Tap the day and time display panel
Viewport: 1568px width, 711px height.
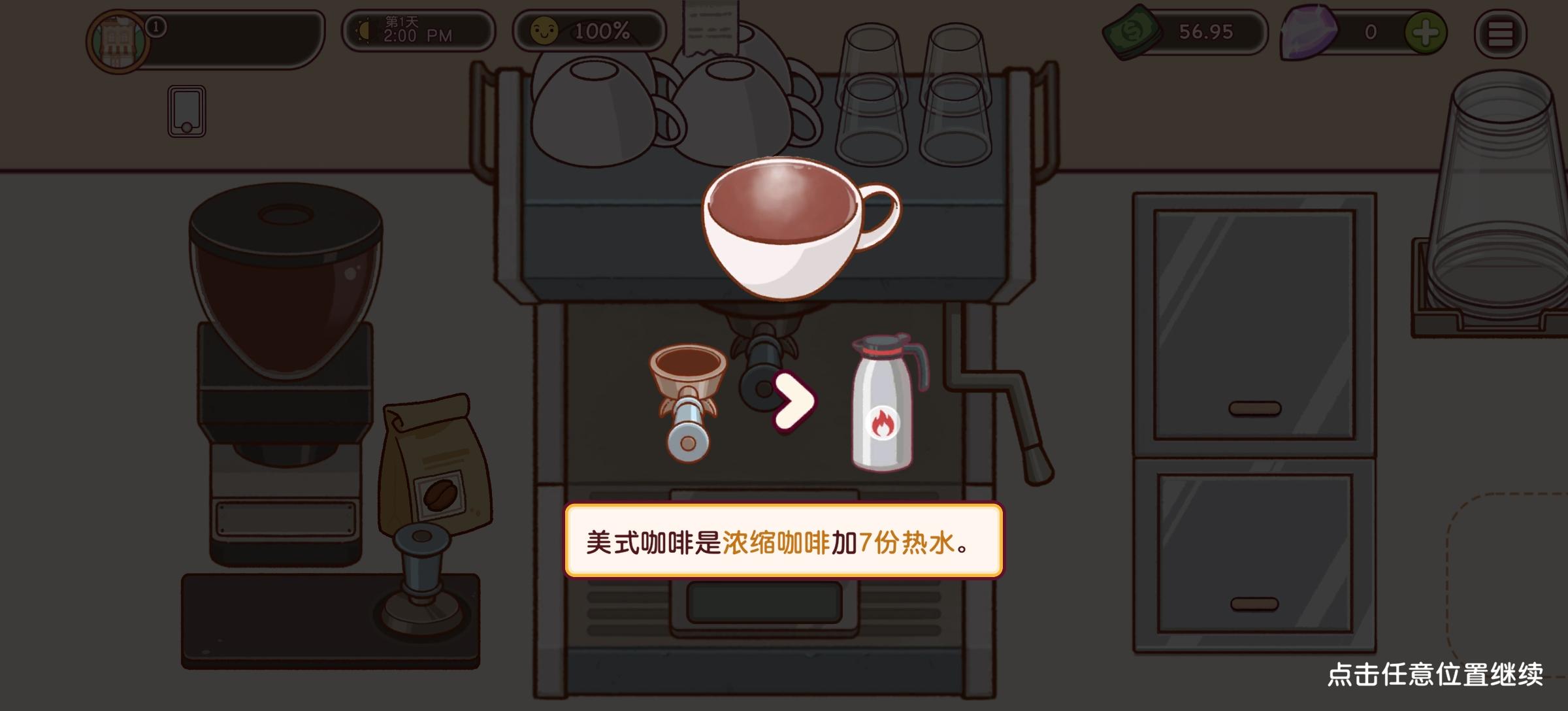coord(417,31)
